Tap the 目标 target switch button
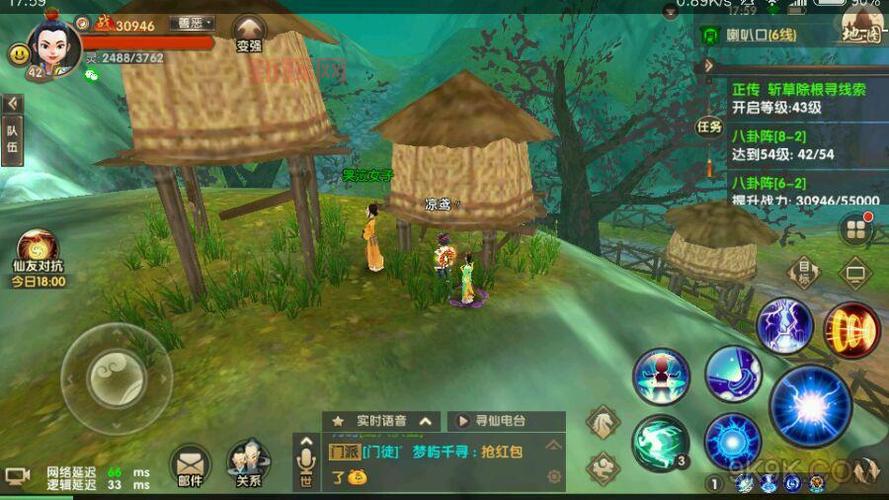The height and width of the screenshot is (500, 889). [803, 271]
